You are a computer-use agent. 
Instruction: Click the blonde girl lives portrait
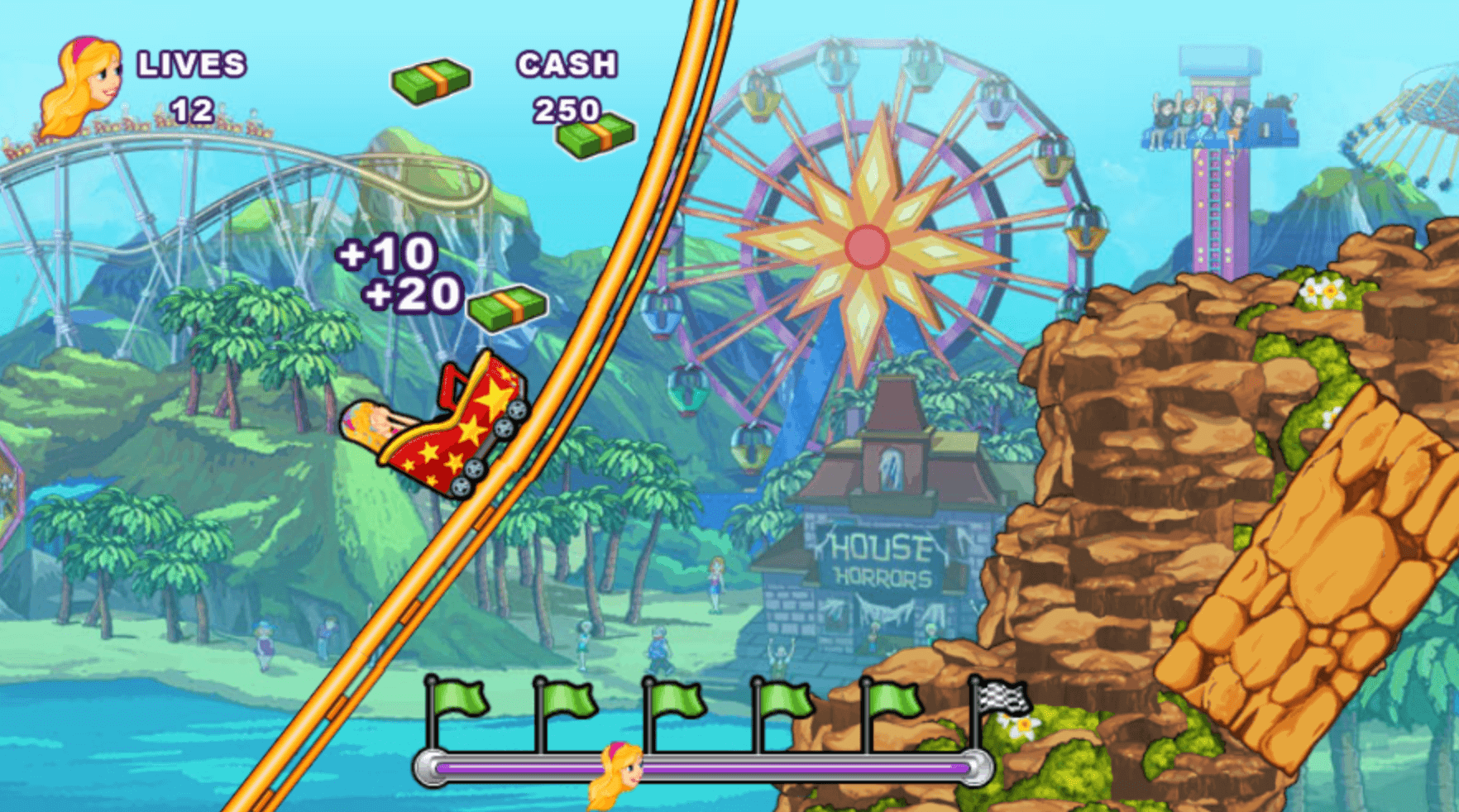[x=81, y=84]
